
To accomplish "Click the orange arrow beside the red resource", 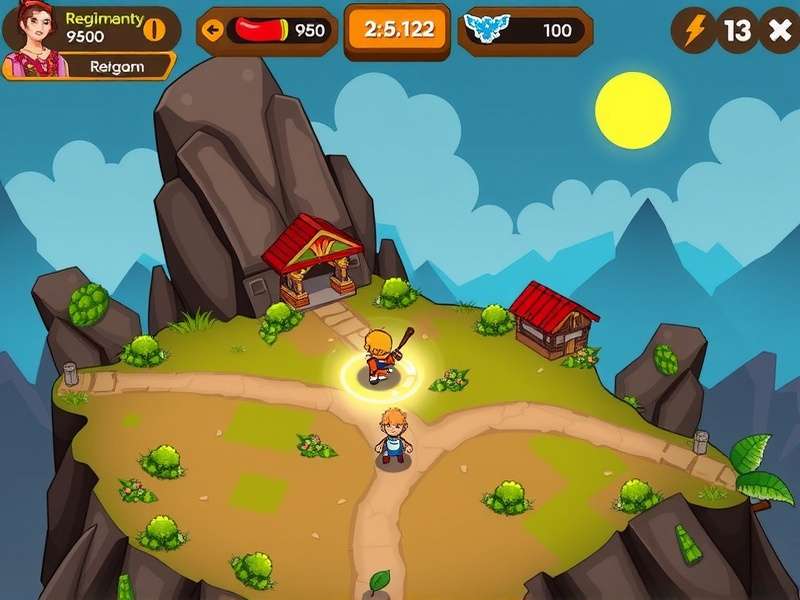I will pyautogui.click(x=212, y=29).
